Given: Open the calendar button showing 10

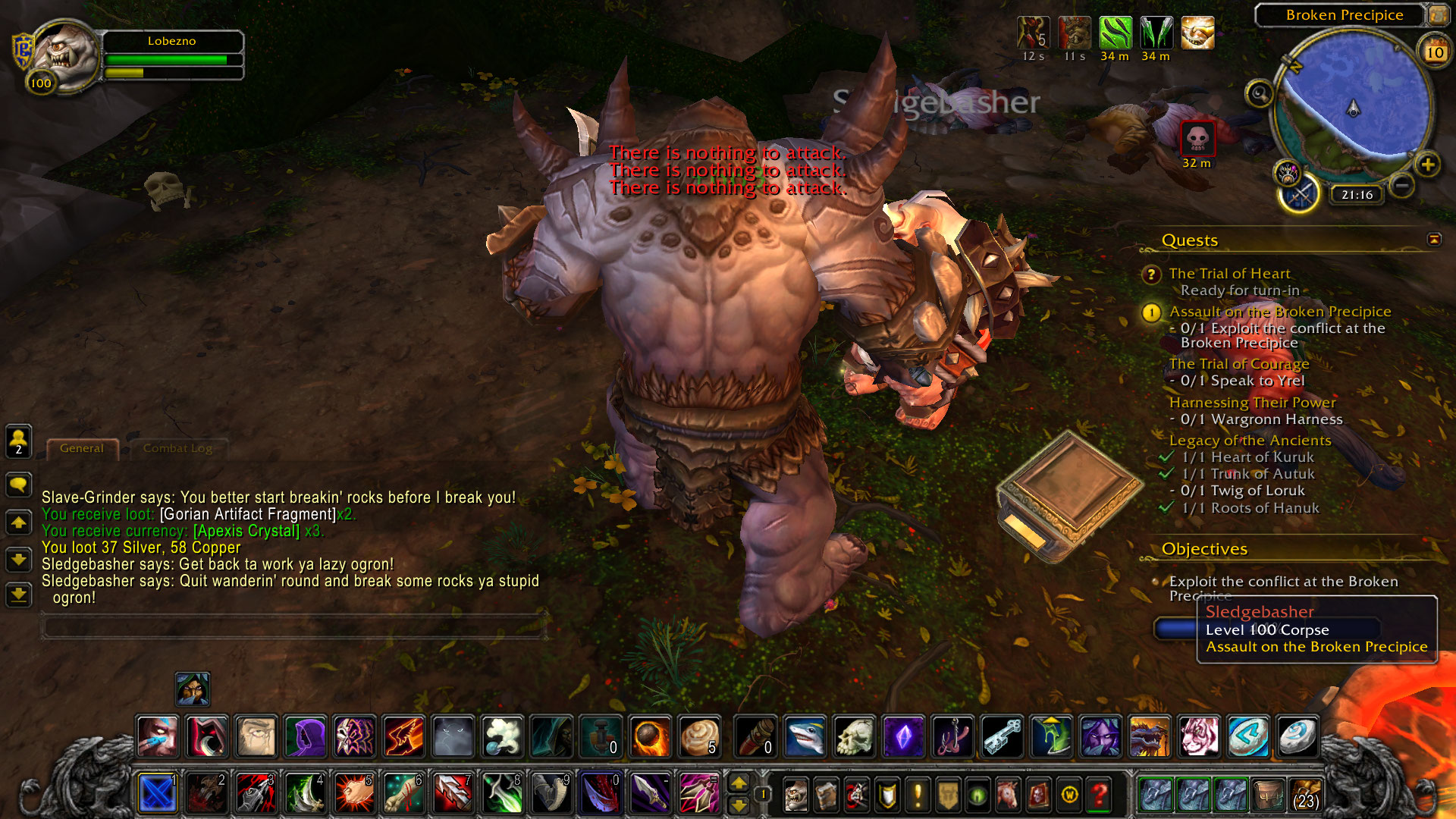Looking at the screenshot, I should [1434, 52].
